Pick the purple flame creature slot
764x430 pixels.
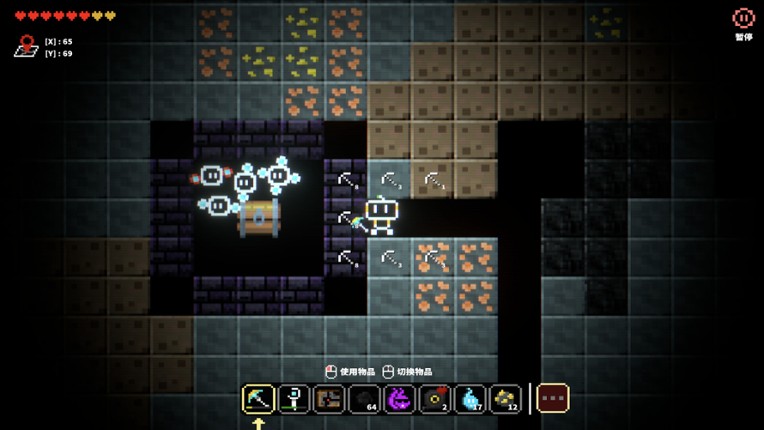[399, 398]
